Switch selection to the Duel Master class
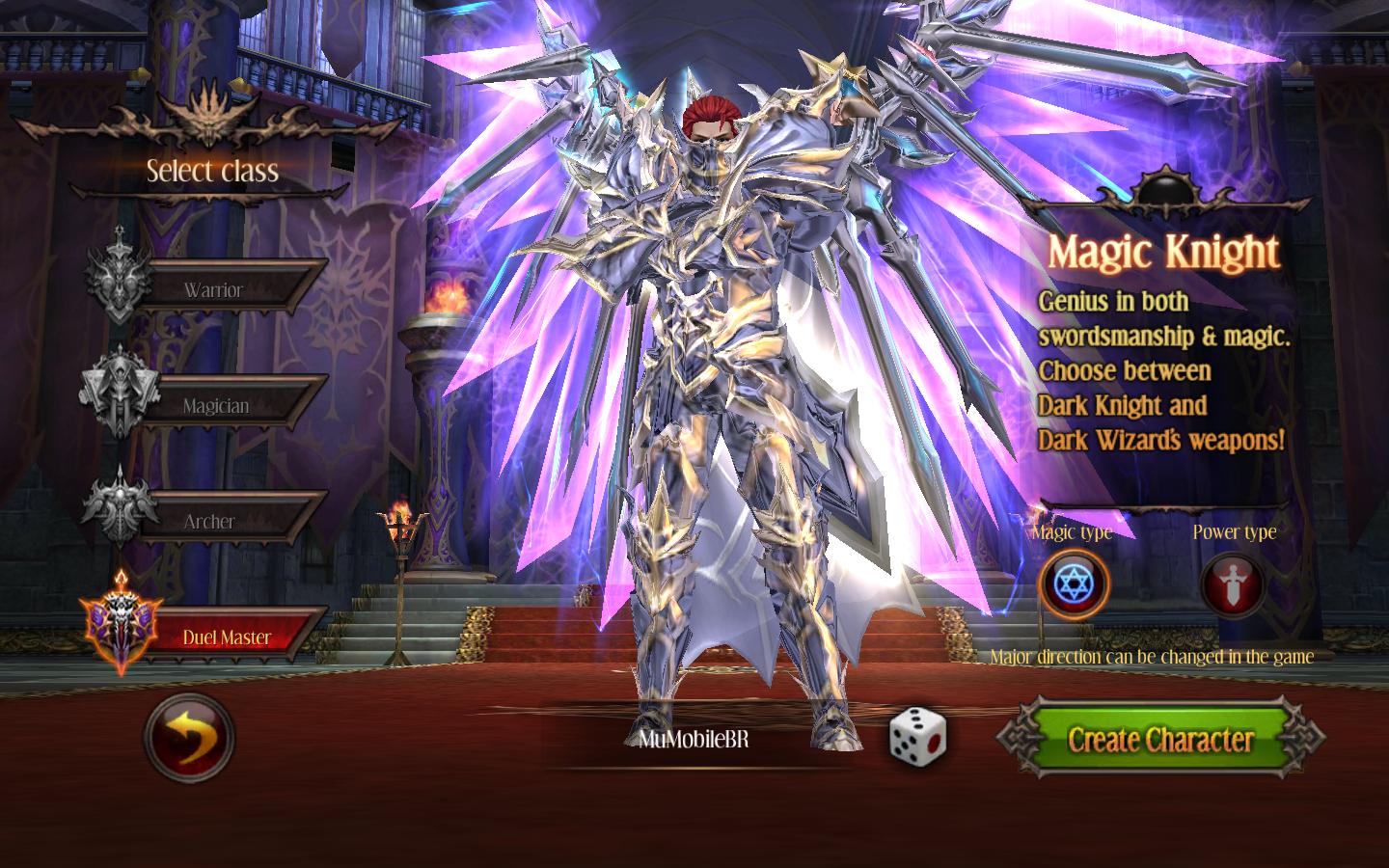The height and width of the screenshot is (868, 1389). click(229, 637)
